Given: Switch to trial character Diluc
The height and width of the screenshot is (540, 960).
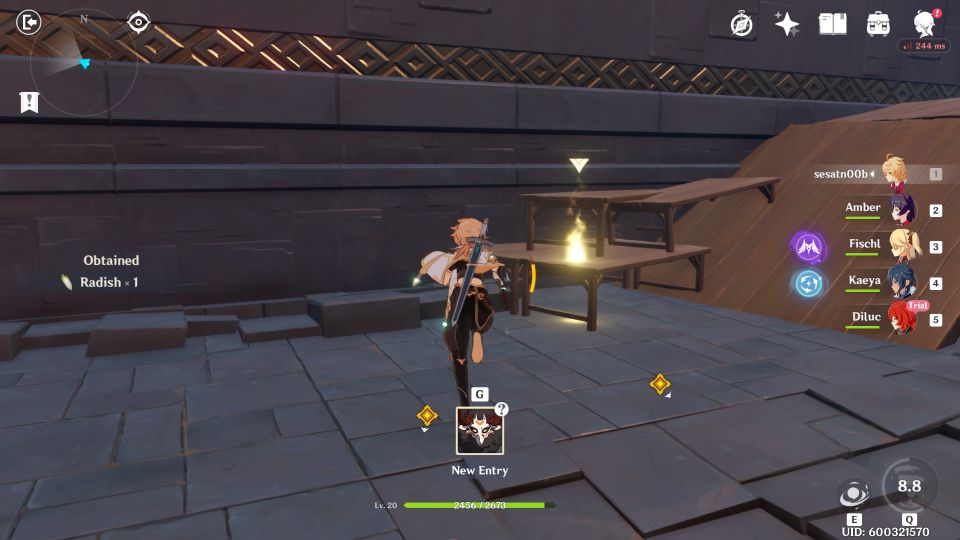Looking at the screenshot, I should tap(902, 319).
